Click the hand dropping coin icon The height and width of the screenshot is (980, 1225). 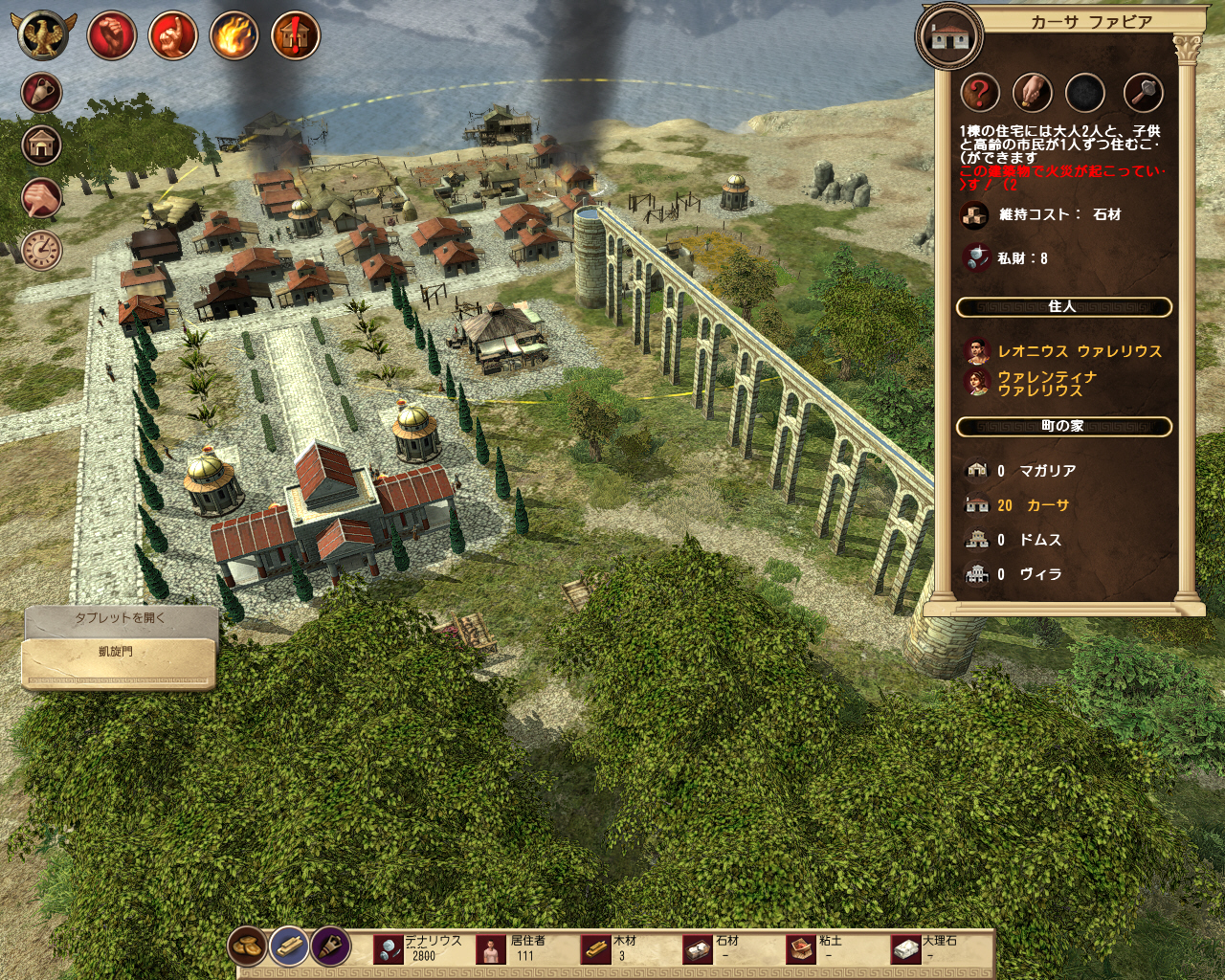tap(1033, 94)
